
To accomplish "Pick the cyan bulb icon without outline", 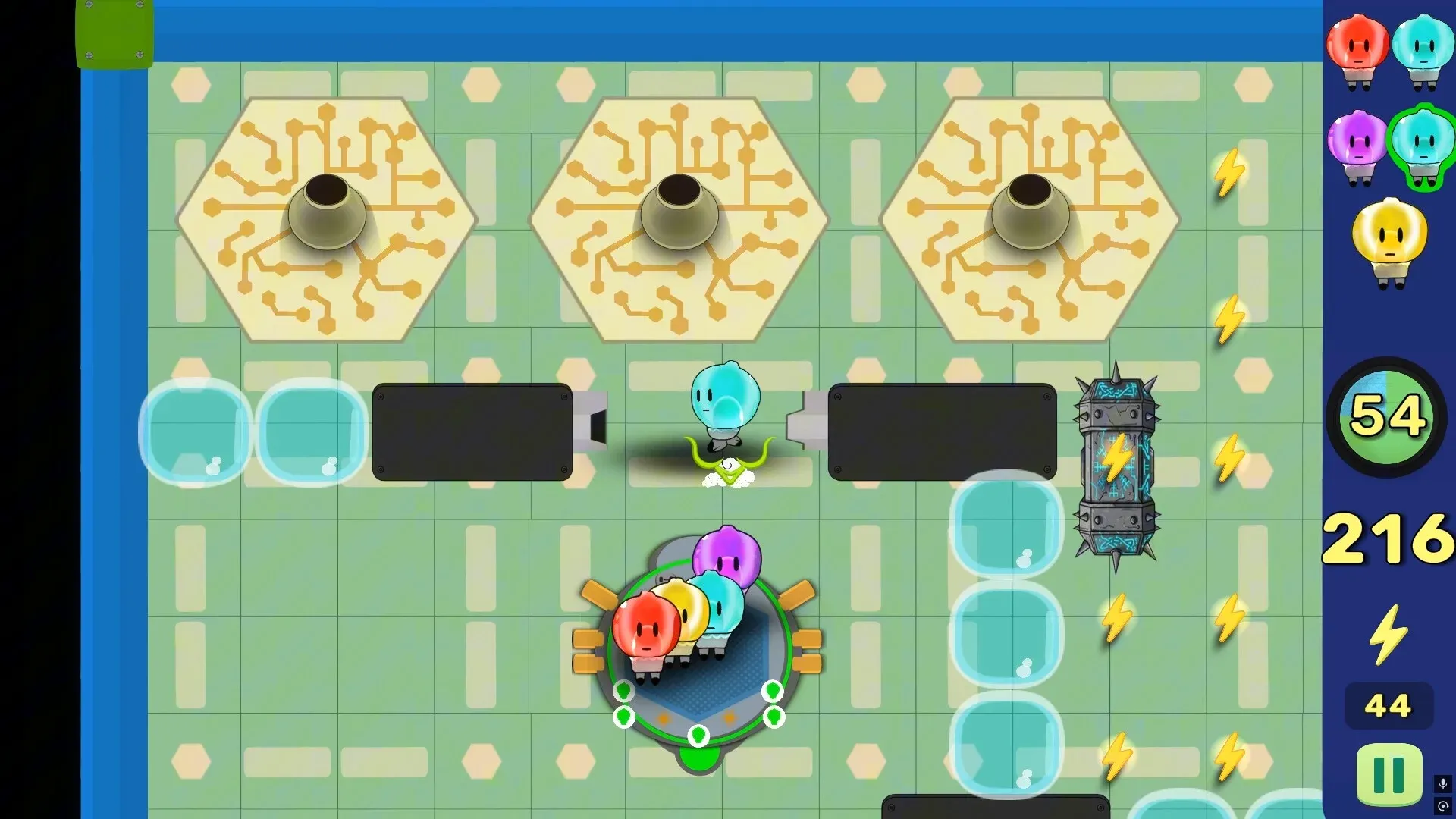I will point(1423,50).
